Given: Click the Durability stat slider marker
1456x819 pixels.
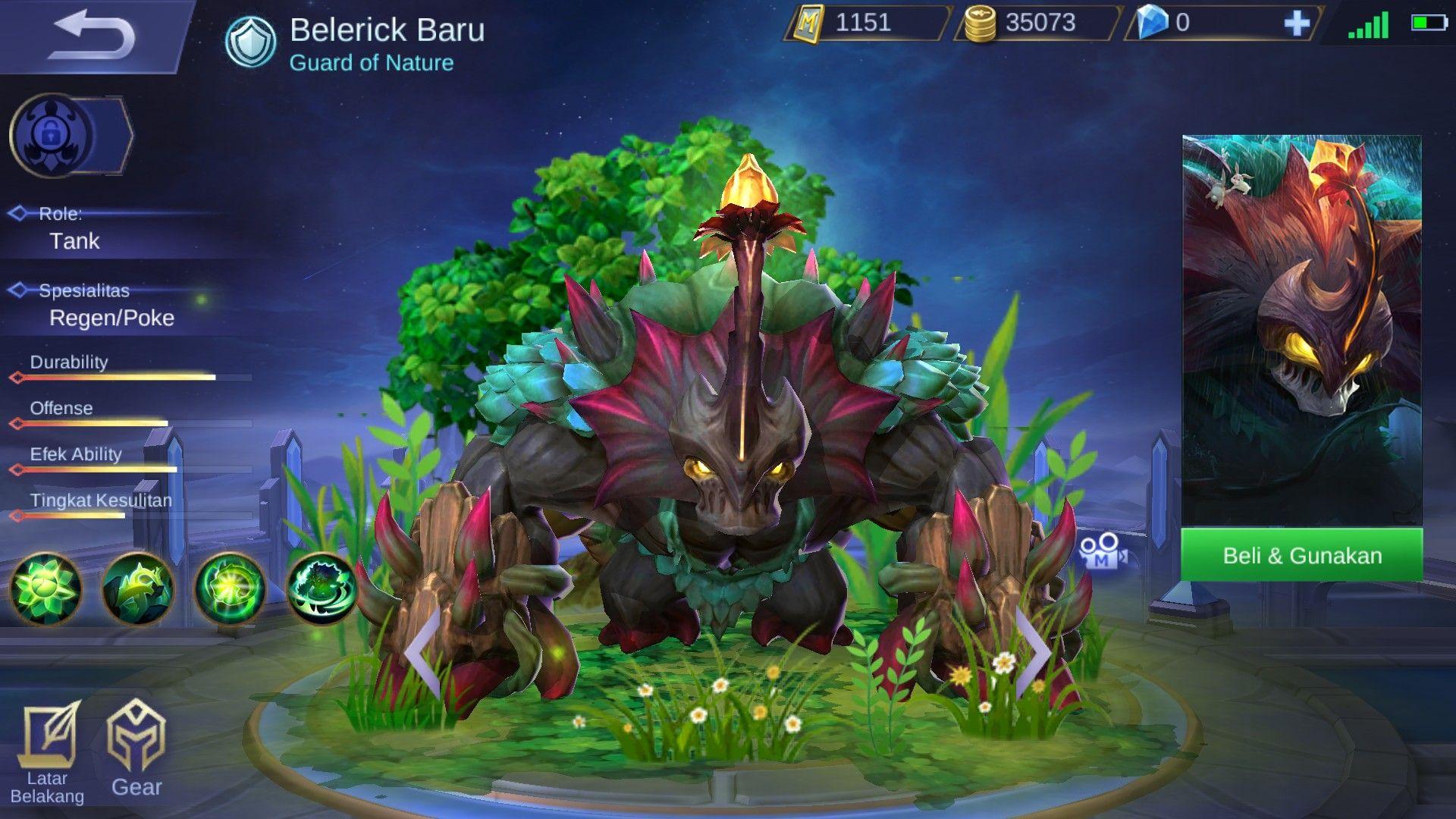Looking at the screenshot, I should pos(17,375).
